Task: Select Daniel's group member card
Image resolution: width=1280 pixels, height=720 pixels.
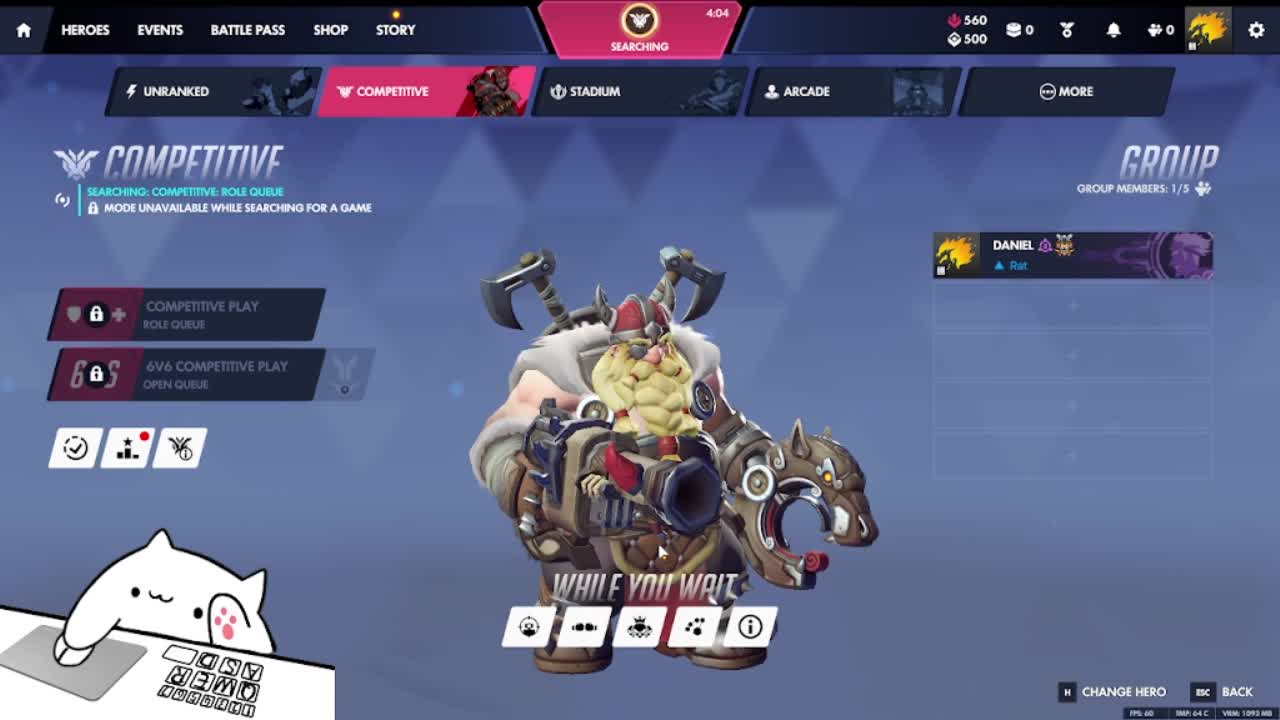Action: (1072, 255)
